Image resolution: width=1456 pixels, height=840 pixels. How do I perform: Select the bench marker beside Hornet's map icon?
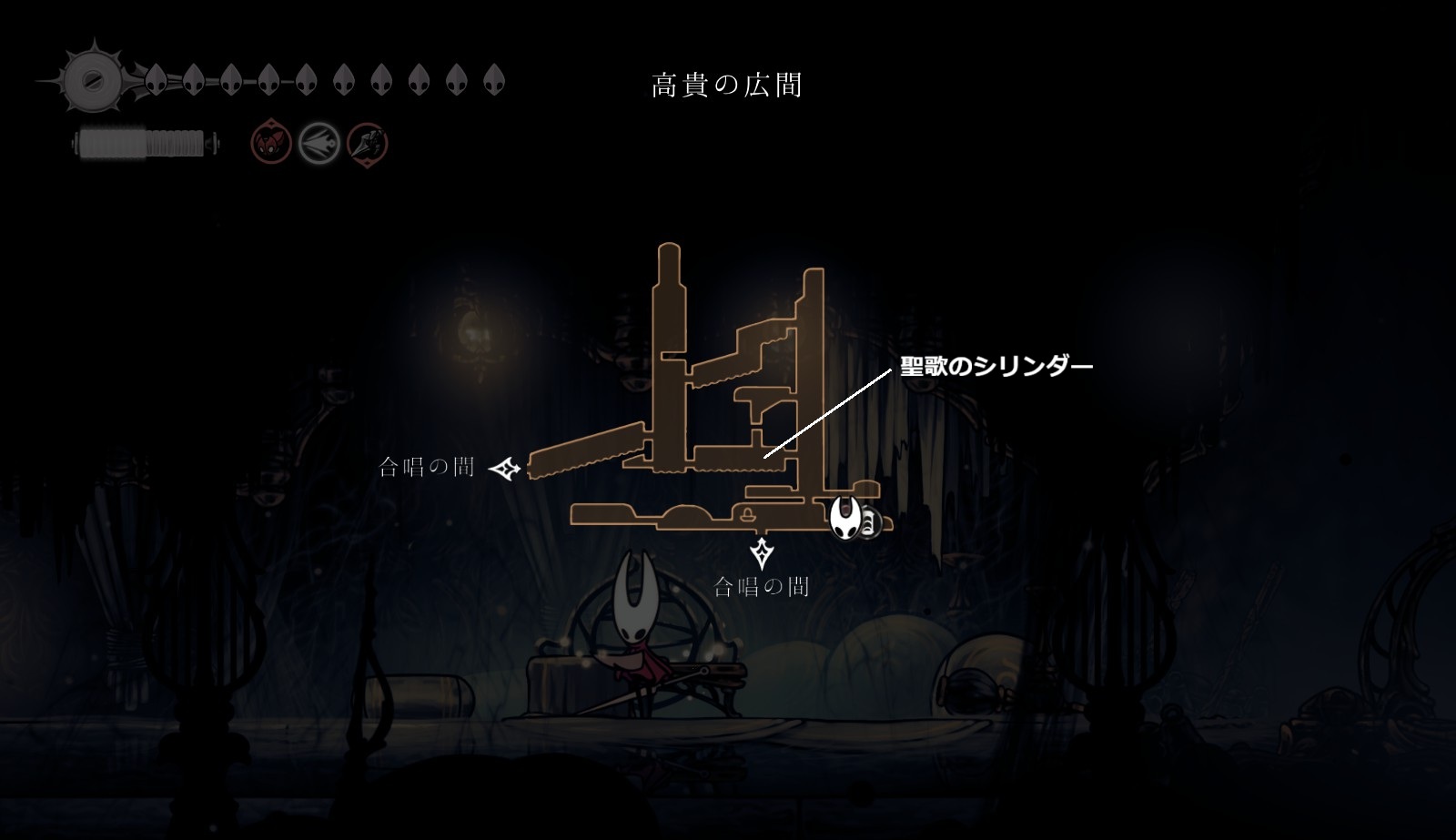[869, 523]
